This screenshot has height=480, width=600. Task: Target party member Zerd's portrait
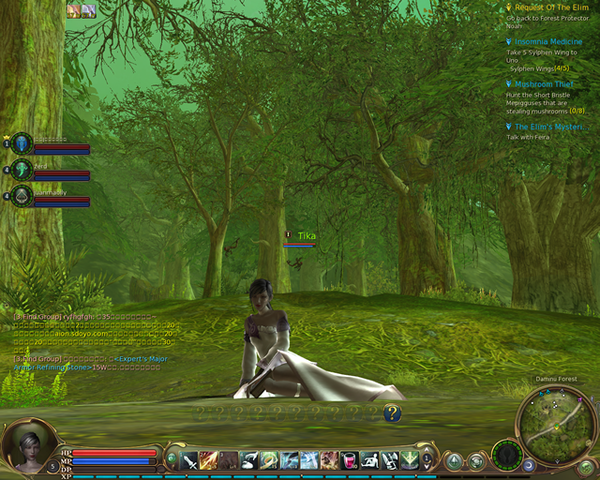pos(22,170)
